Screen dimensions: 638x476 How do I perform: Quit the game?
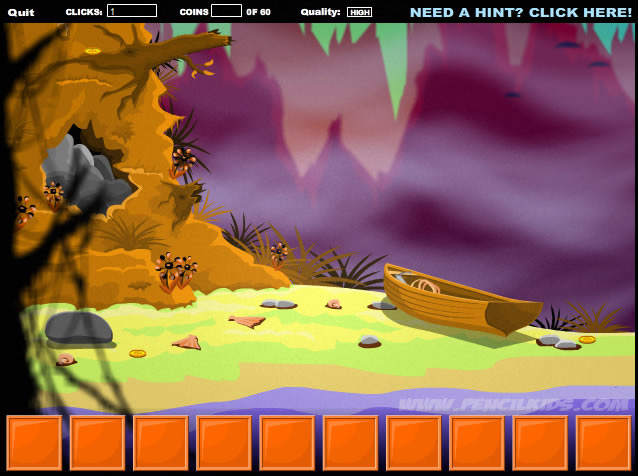tap(21, 12)
